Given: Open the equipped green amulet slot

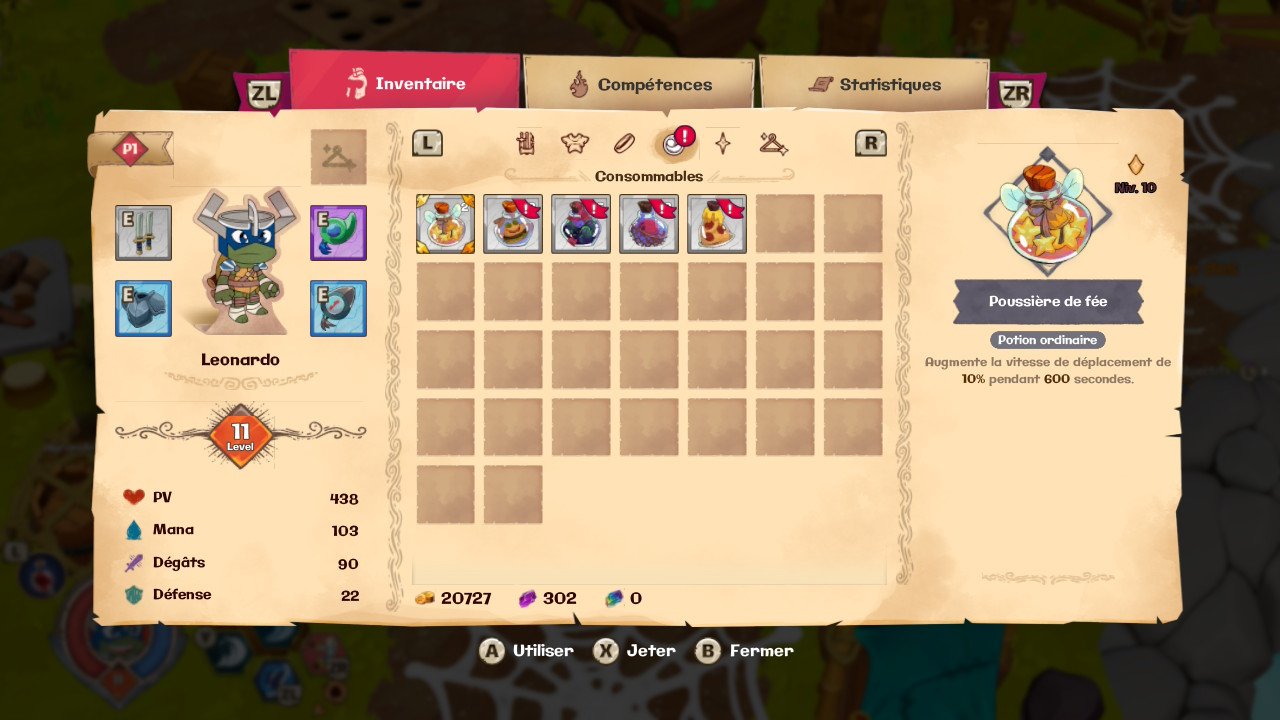Looking at the screenshot, I should pos(338,233).
